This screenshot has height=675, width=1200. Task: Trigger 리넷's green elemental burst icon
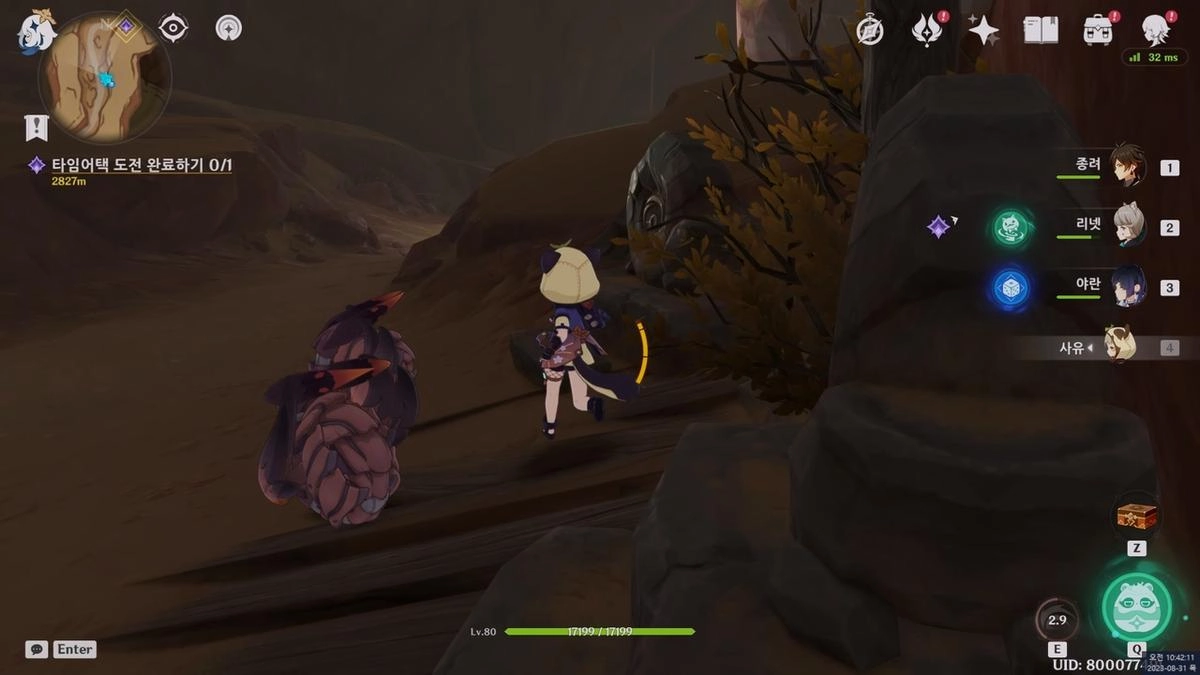pyautogui.click(x=1012, y=228)
